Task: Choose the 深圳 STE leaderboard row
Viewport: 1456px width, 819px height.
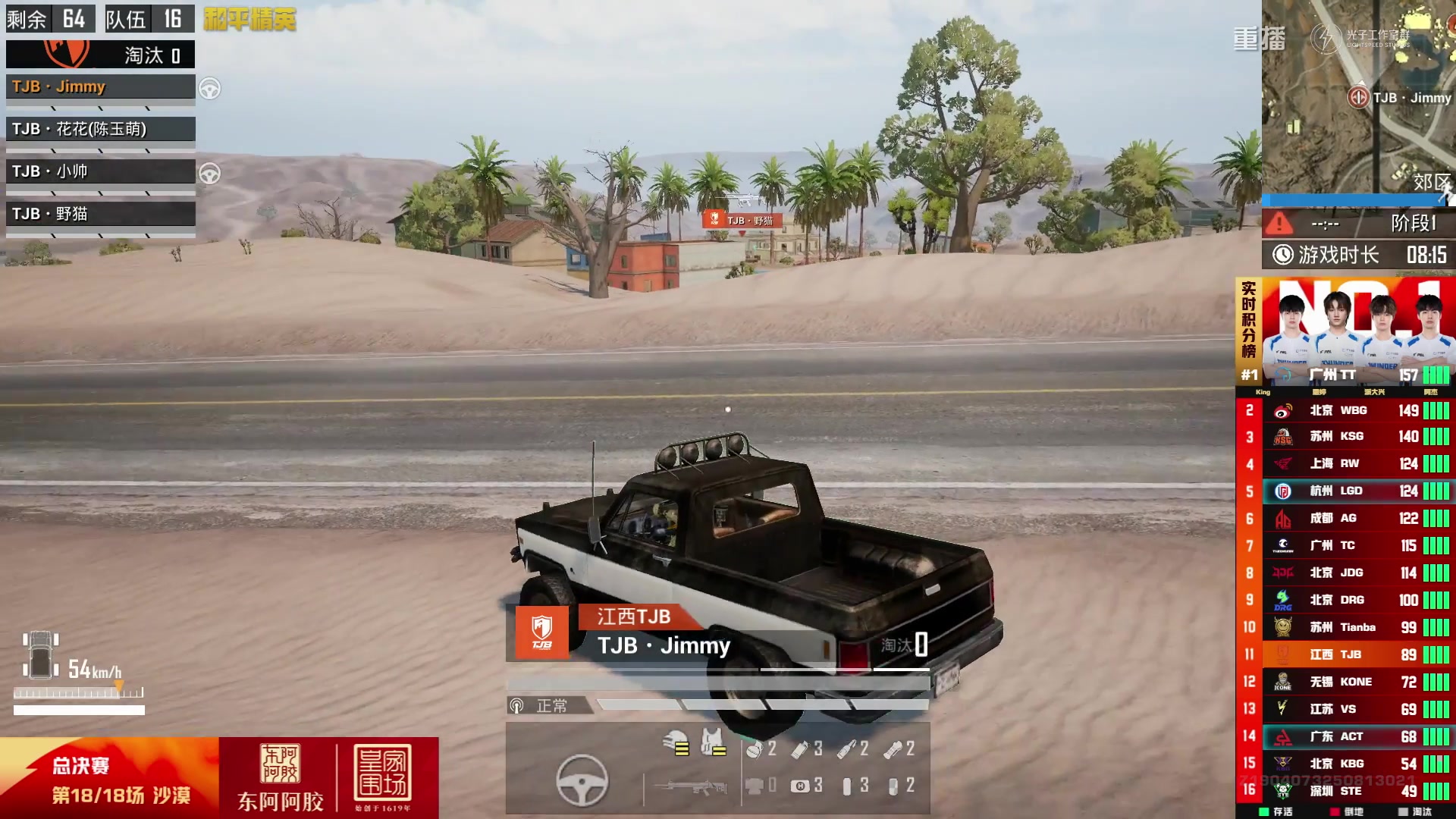Action: click(x=1345, y=791)
